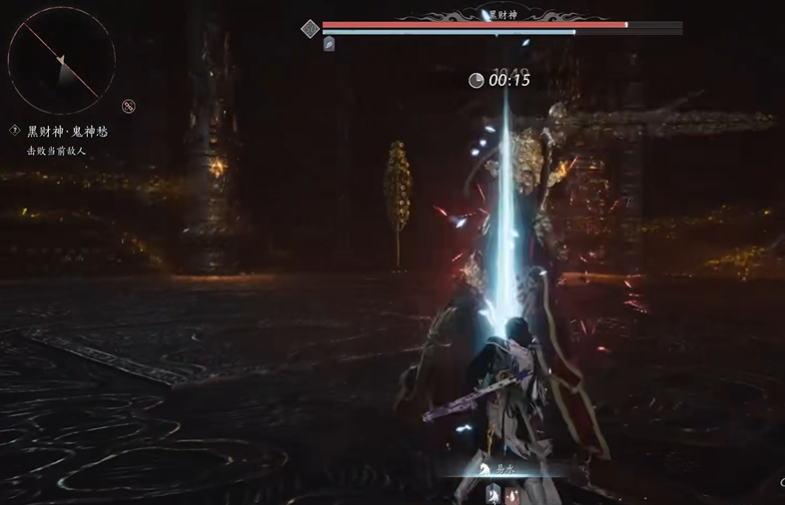Click the boss level diamond badge
Image resolution: width=785 pixels, height=505 pixels.
(310, 28)
